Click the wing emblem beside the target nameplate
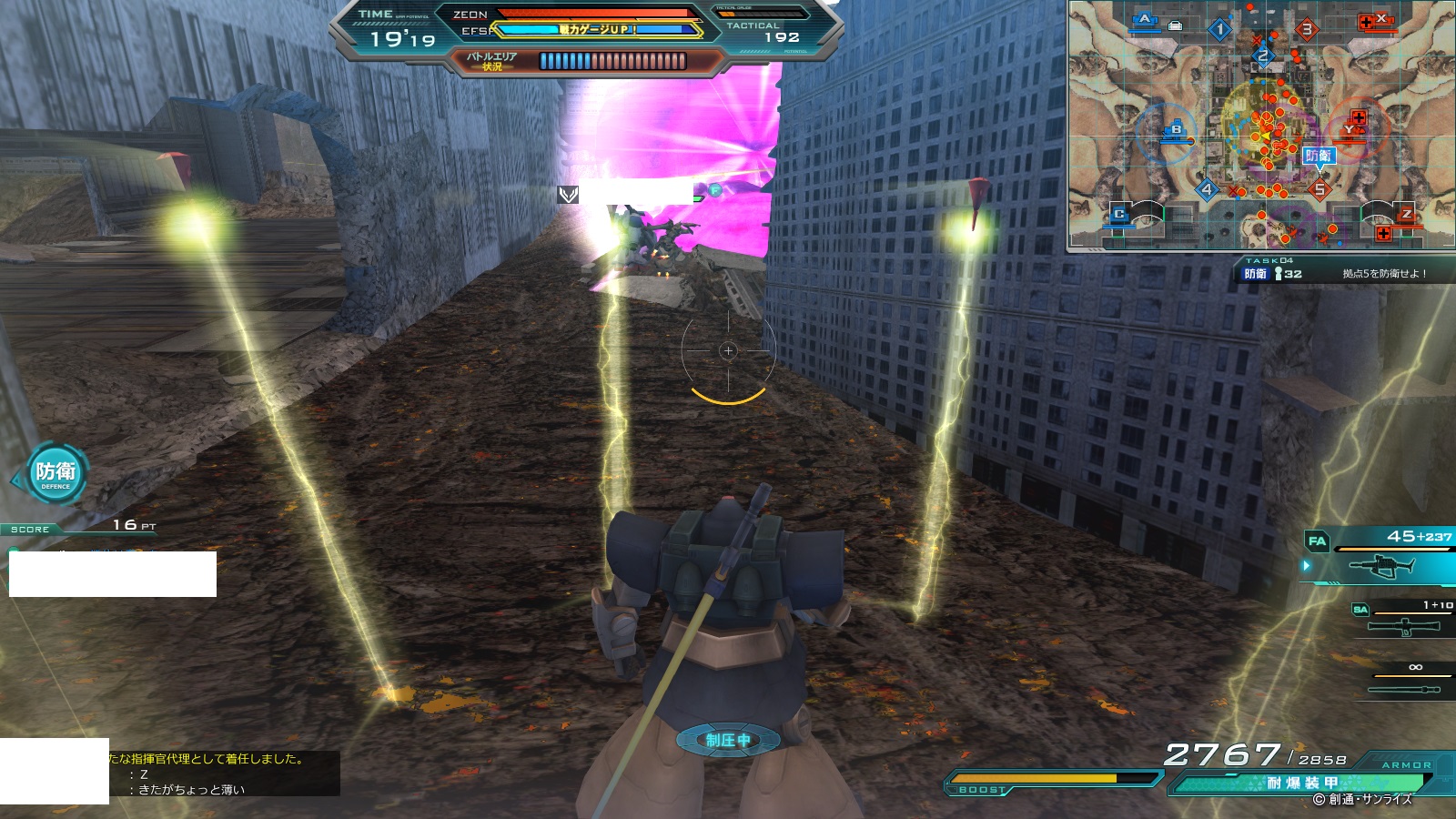Image resolution: width=1456 pixels, height=819 pixels. 569,194
